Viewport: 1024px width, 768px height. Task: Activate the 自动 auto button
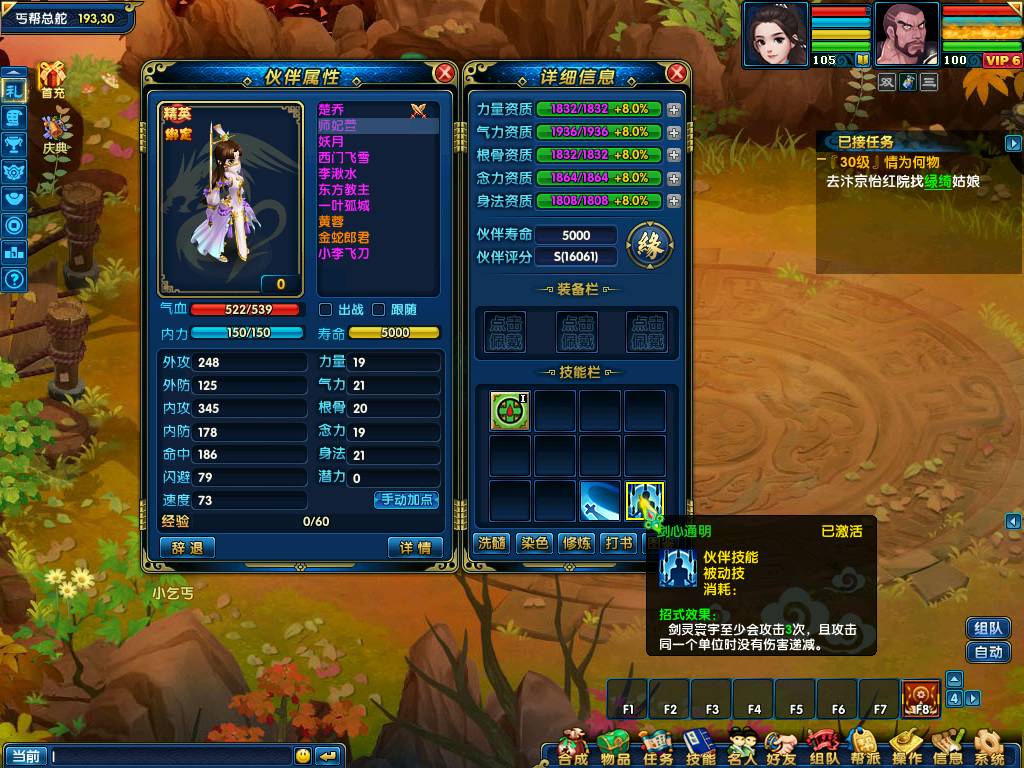pyautogui.click(x=988, y=652)
